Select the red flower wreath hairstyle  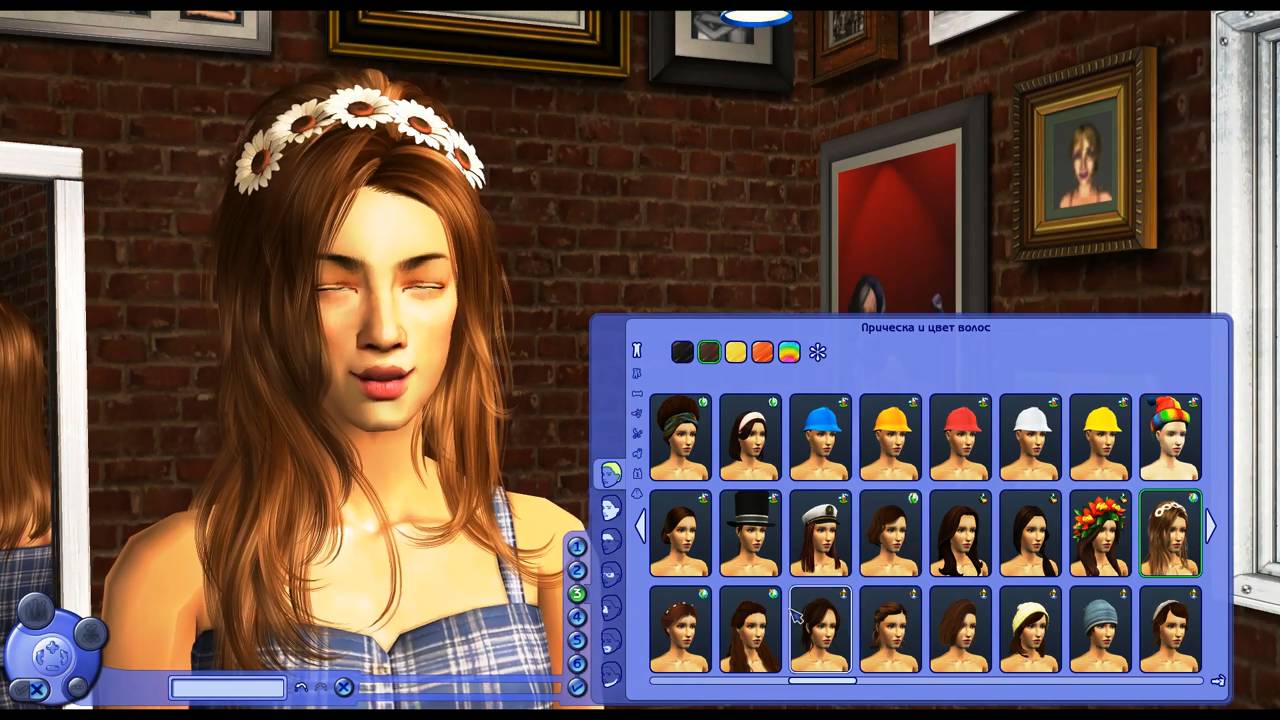coord(1100,533)
